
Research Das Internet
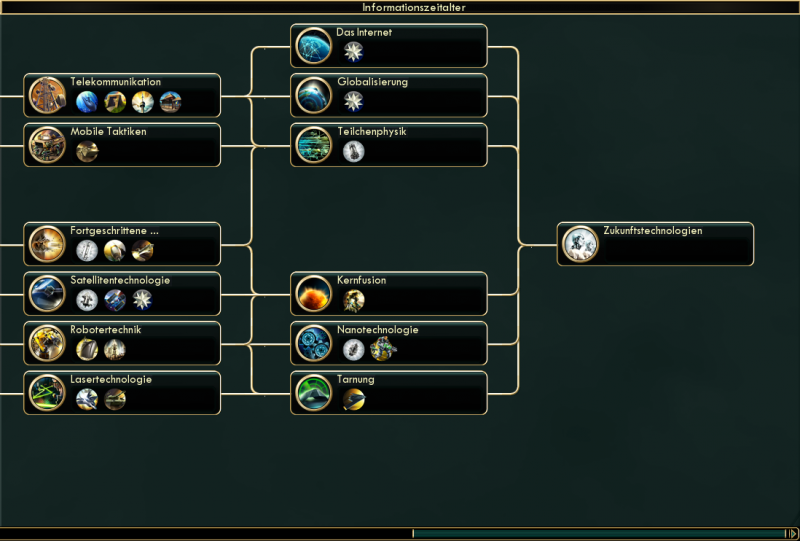click(x=390, y=45)
